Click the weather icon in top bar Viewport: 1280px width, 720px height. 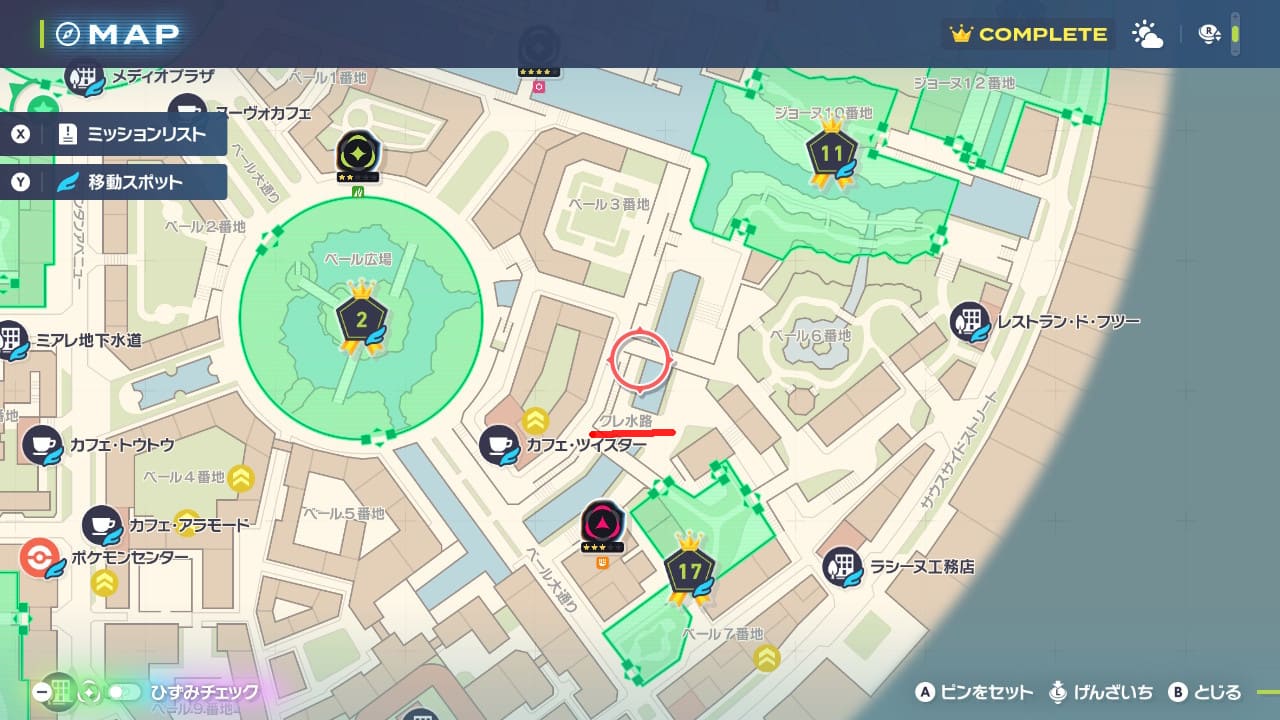point(1147,34)
